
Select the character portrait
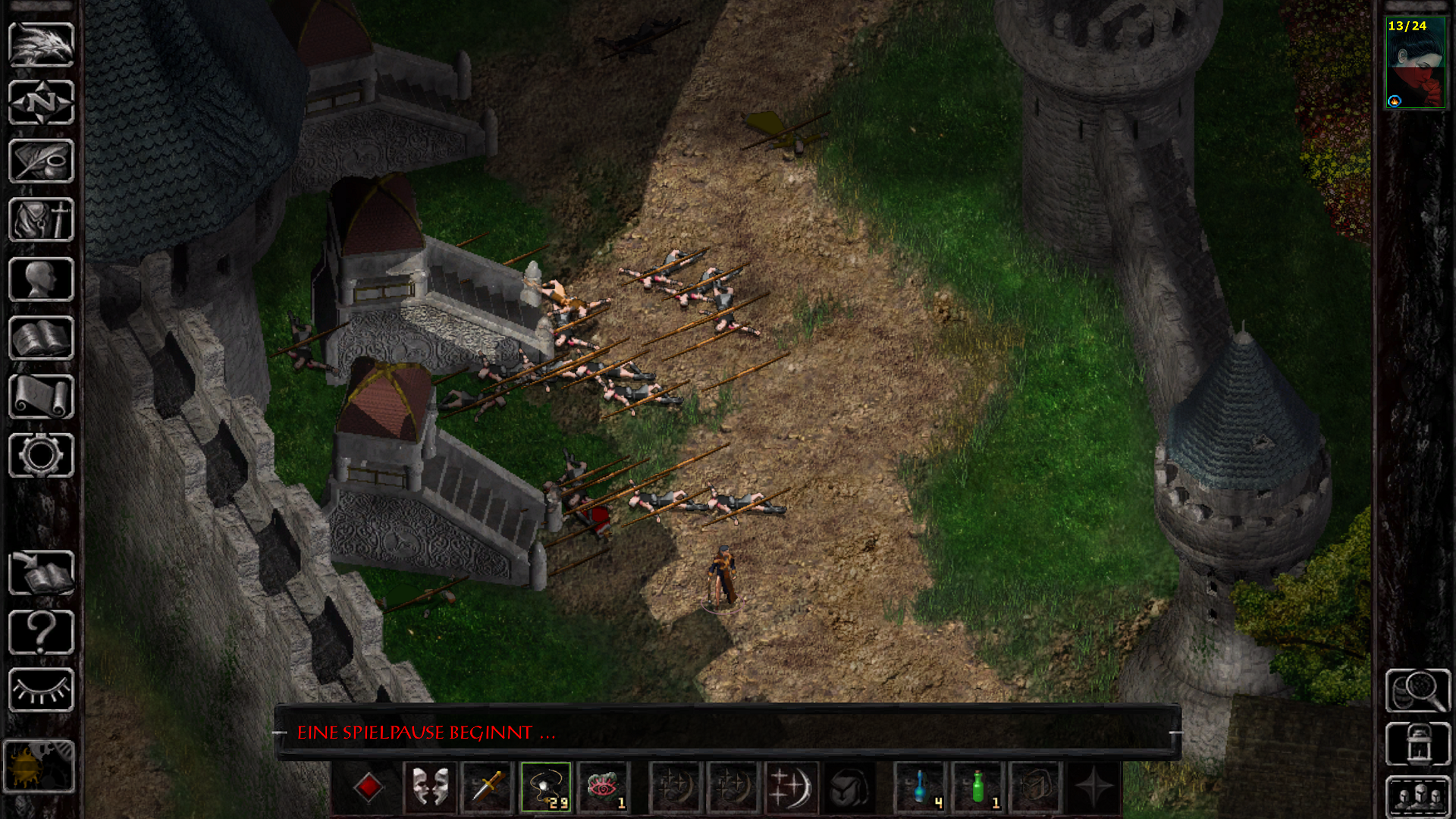[1415, 64]
